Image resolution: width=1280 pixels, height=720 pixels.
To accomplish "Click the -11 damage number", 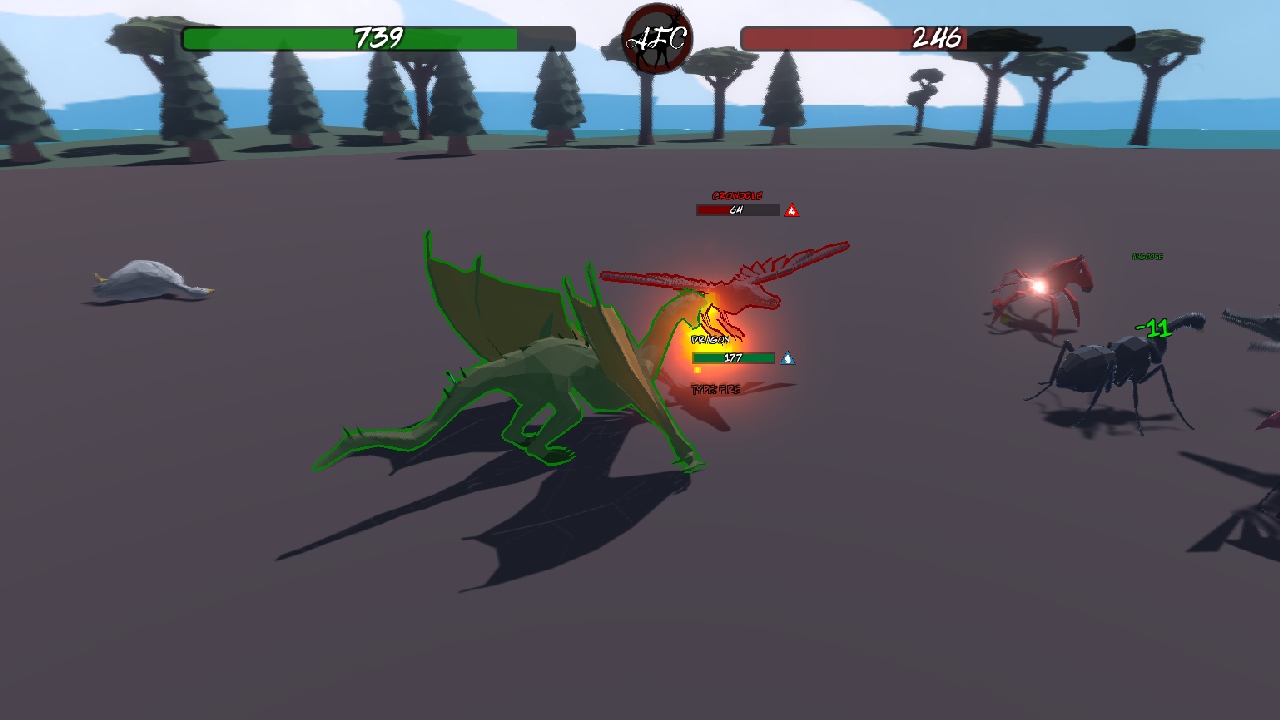I will point(1152,325).
